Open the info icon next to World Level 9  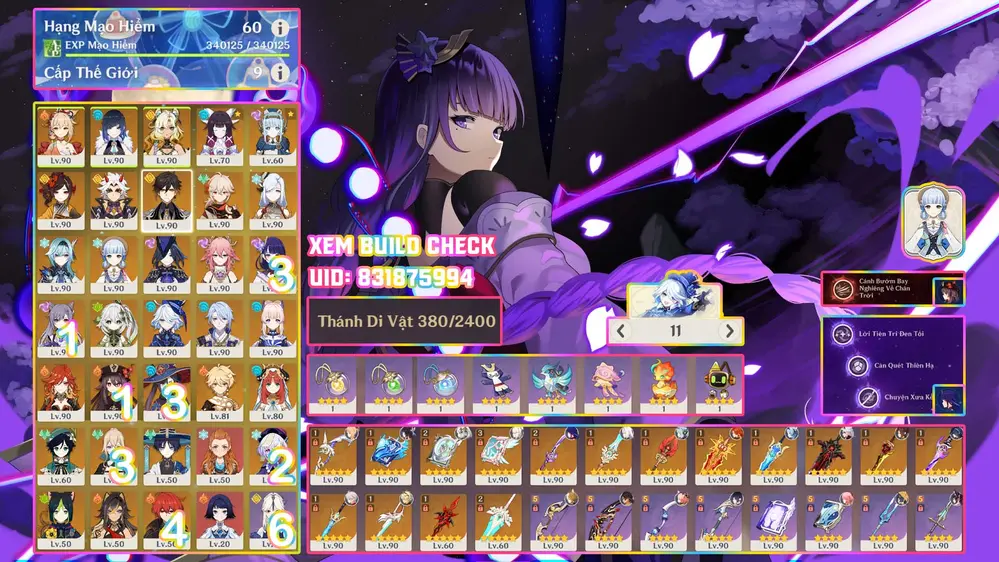pos(281,72)
